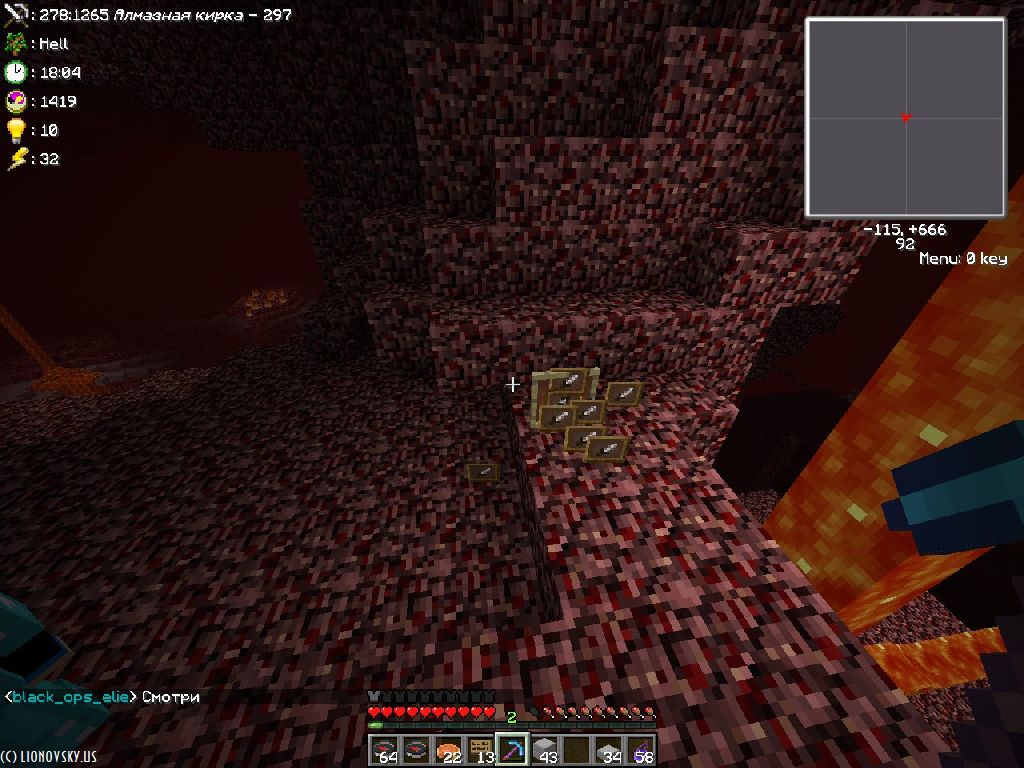The image size is (1024, 768).
Task: Select the purple item stack of 58
Action: coord(641,750)
